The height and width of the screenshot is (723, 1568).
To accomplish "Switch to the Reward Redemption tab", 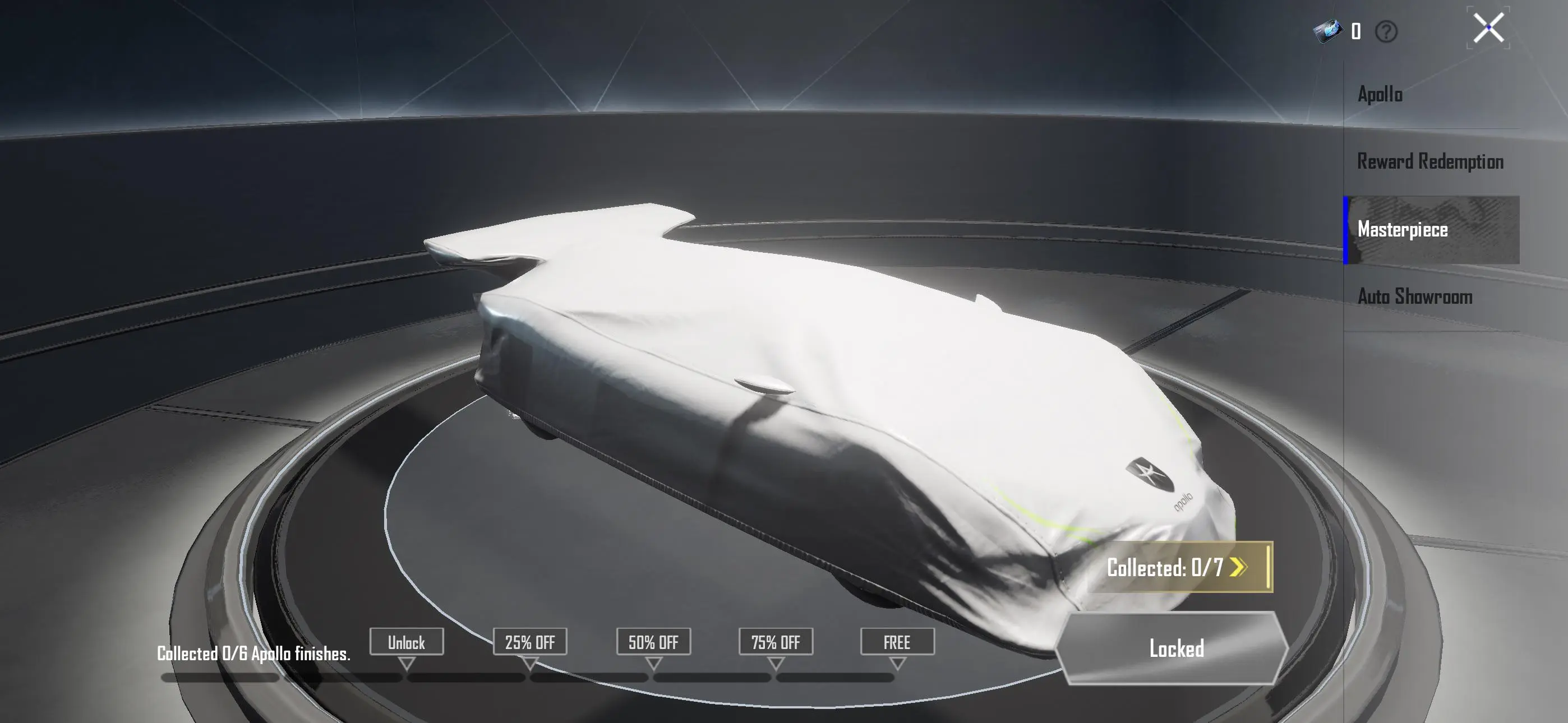I will pos(1430,161).
